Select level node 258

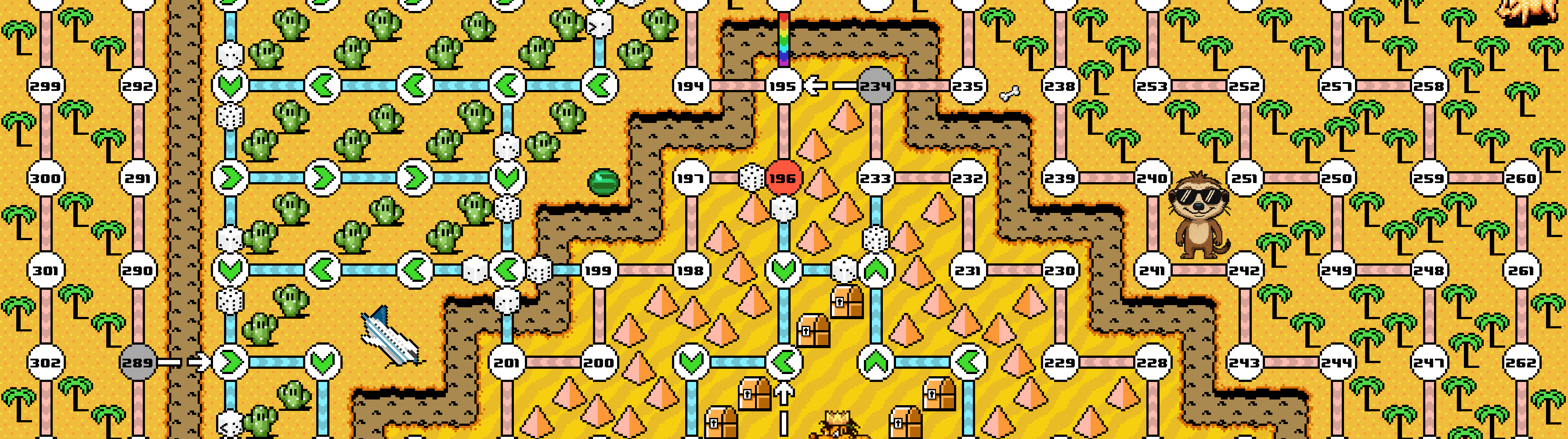[1429, 86]
